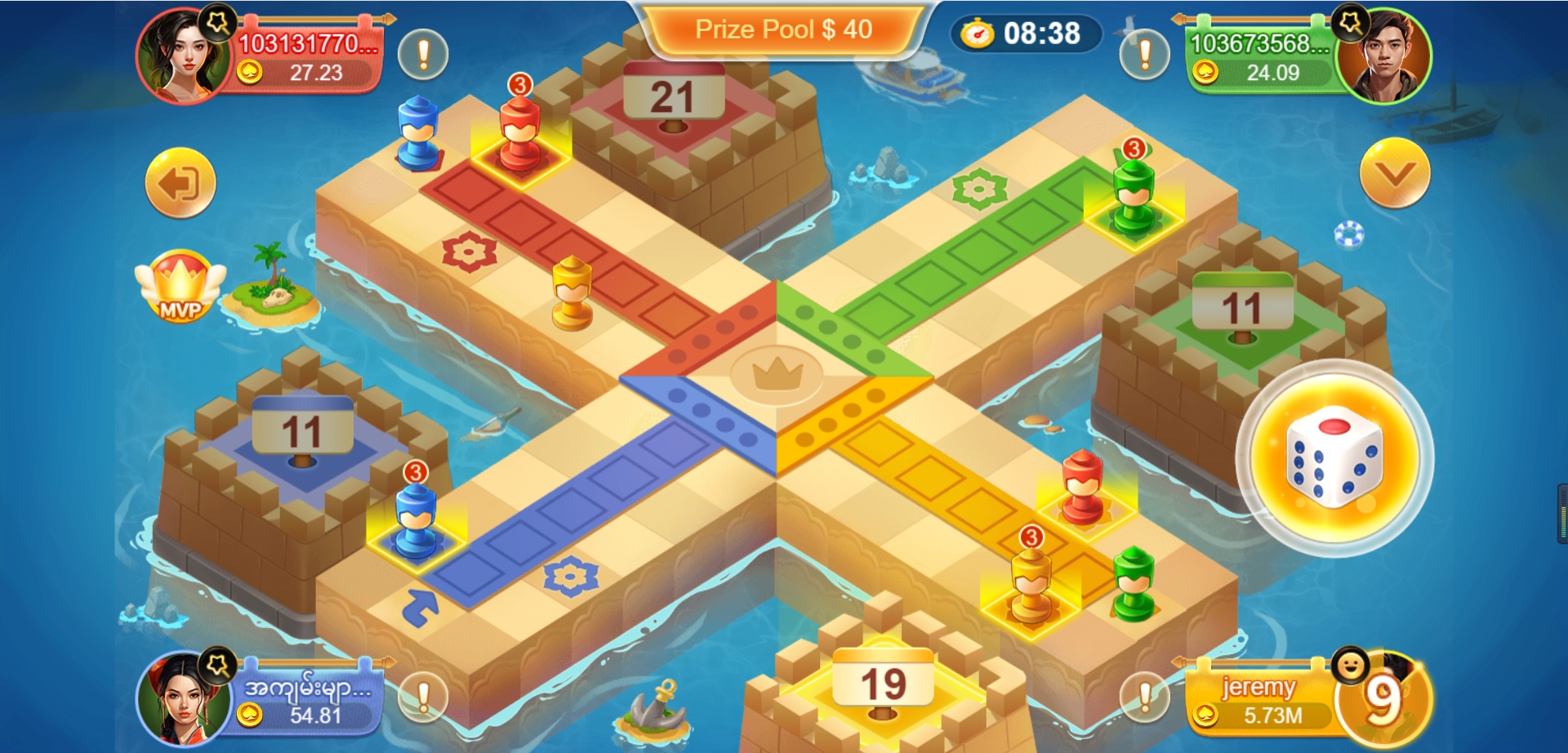The width and height of the screenshot is (1568, 753).
Task: Tap the exclamation icon beside red player
Action: click(423, 55)
